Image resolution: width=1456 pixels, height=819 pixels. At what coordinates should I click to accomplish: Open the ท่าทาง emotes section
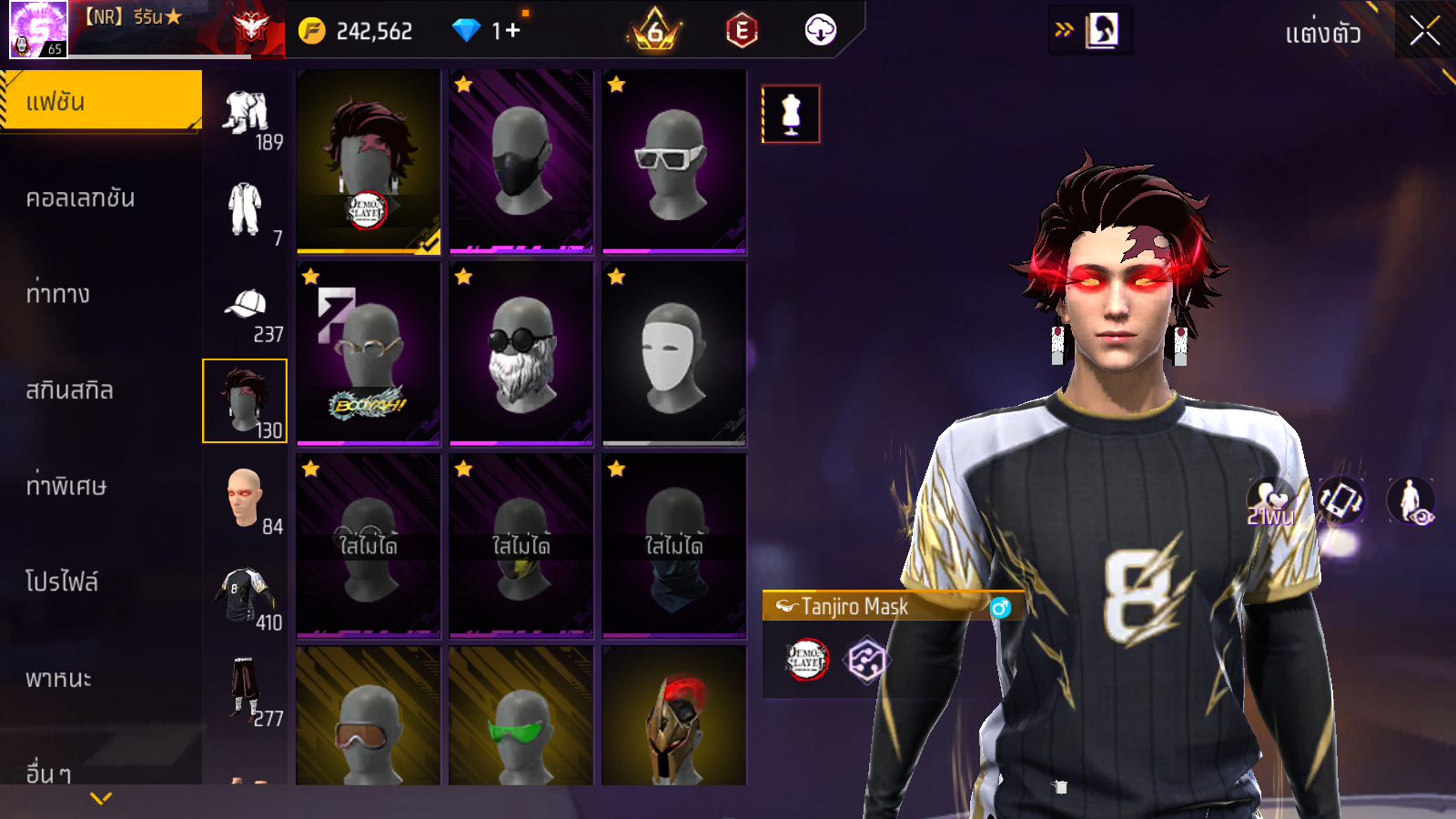[x=58, y=294]
